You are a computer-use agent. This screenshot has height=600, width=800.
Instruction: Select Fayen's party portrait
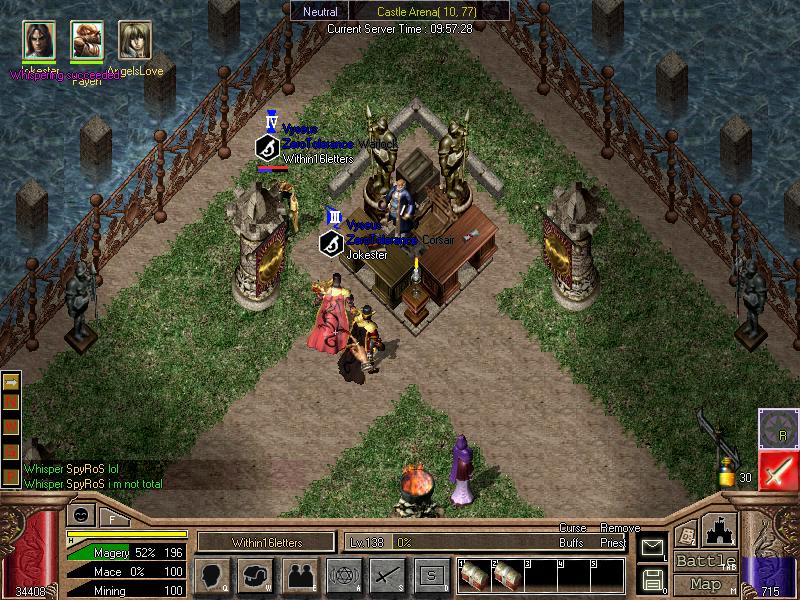tap(87, 41)
